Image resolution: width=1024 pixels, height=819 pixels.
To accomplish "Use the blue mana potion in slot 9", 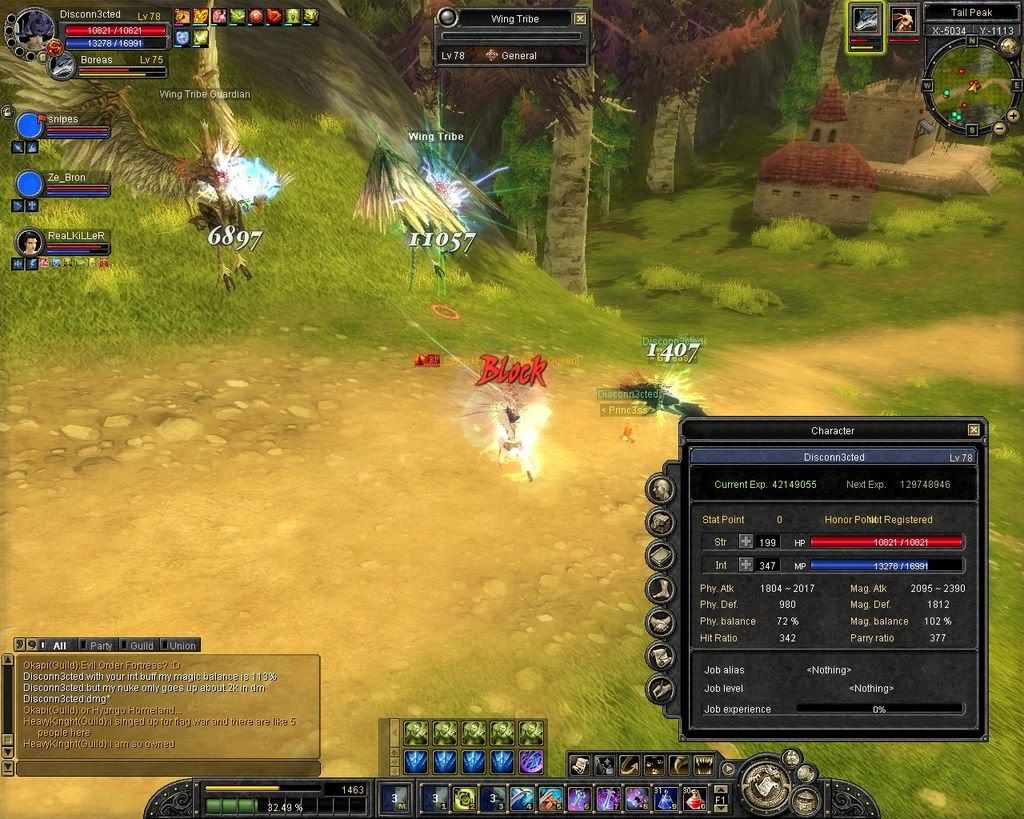I will (664, 799).
